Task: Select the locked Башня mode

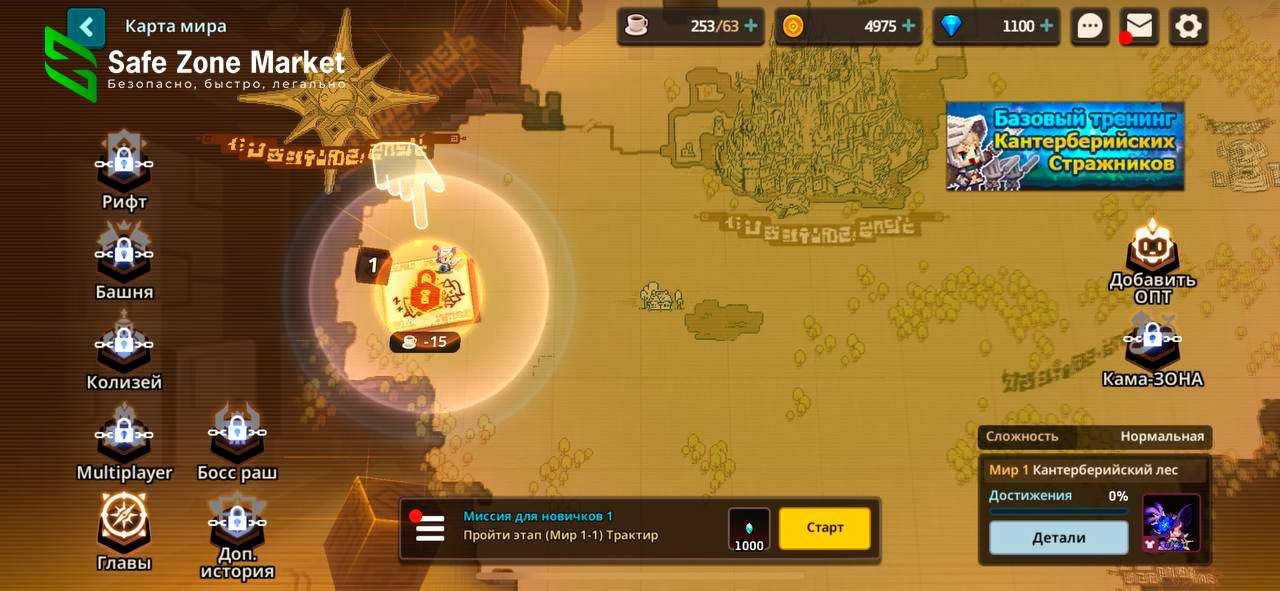Action: click(x=124, y=256)
